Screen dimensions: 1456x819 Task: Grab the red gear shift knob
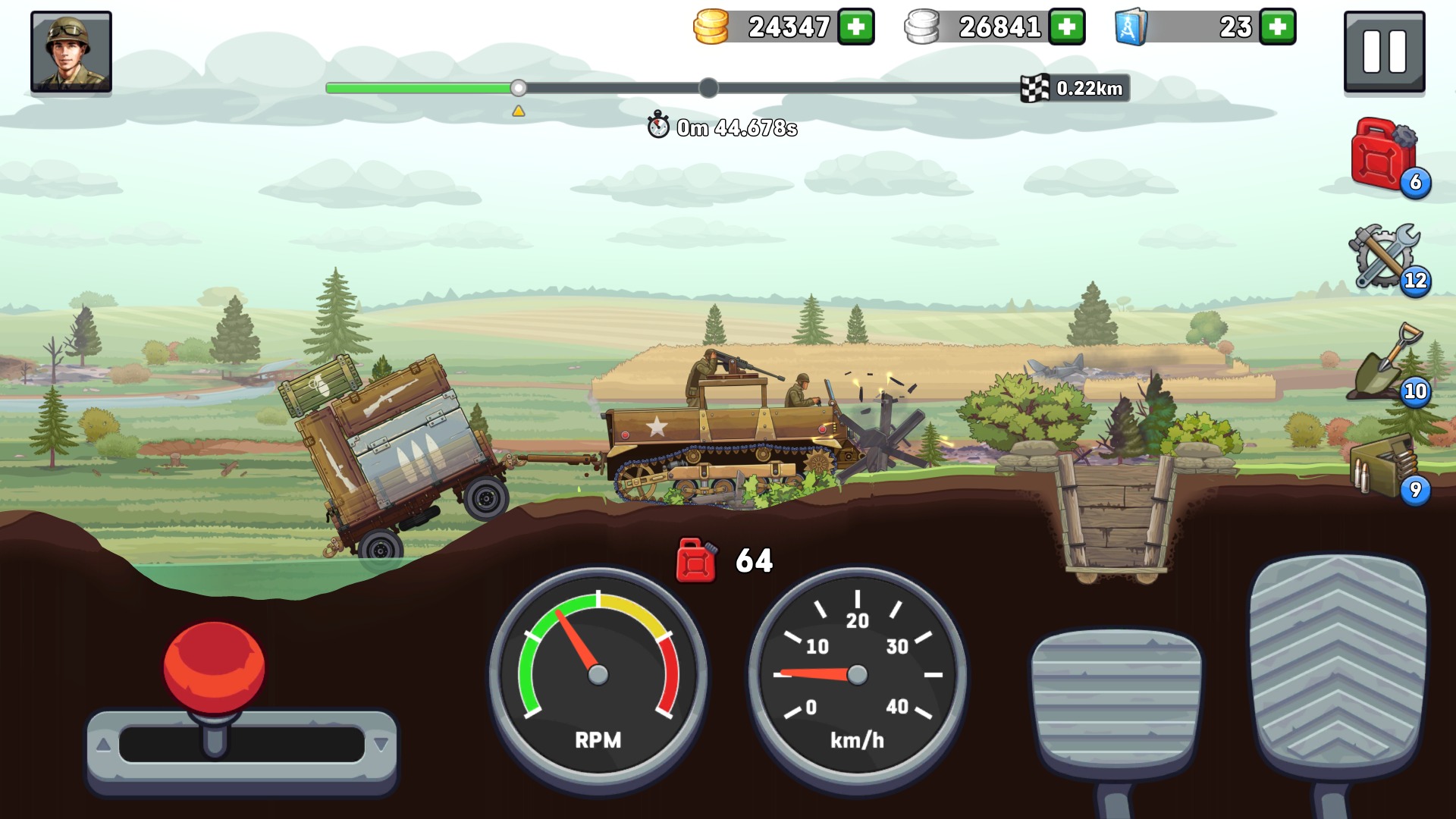[x=215, y=667]
